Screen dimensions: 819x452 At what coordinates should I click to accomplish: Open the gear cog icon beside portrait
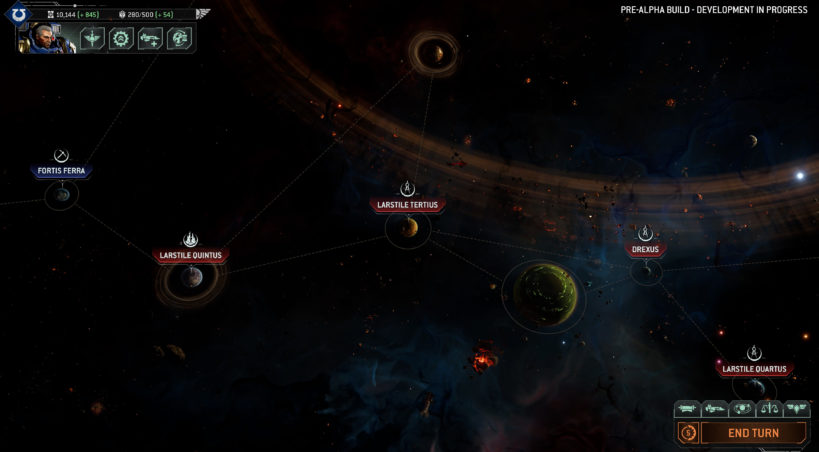pos(122,38)
